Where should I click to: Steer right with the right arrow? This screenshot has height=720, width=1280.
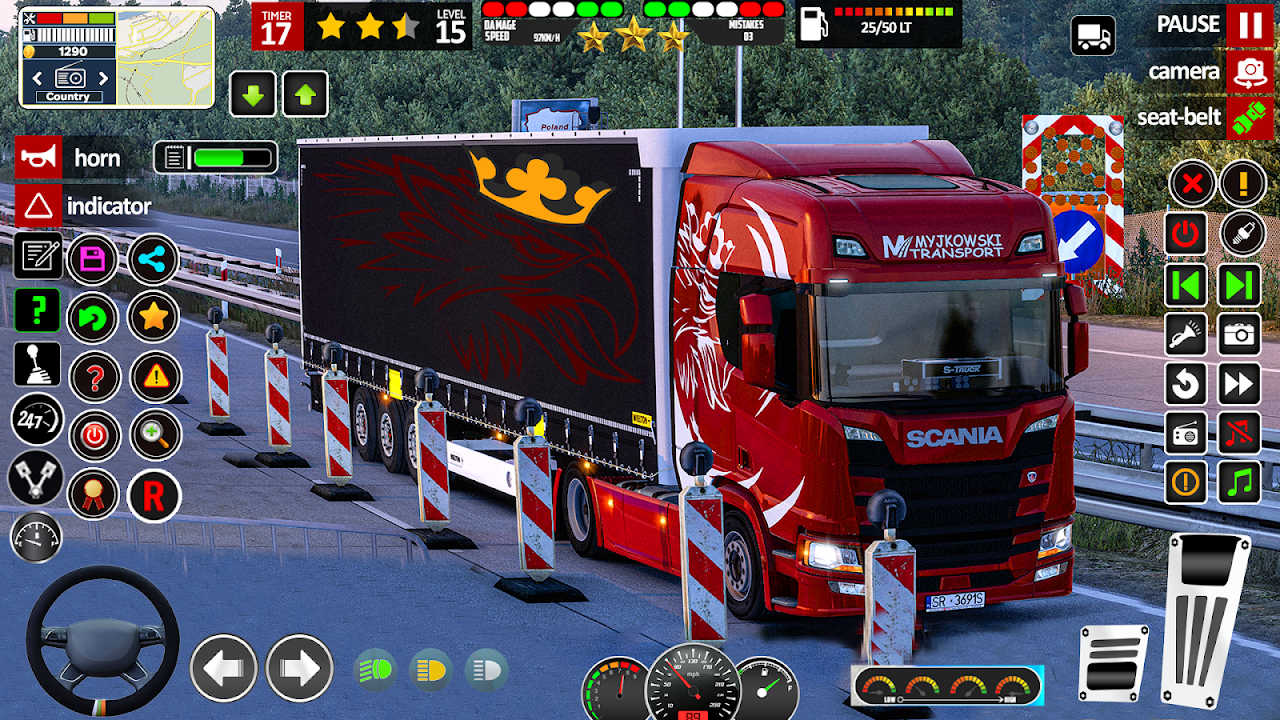point(299,668)
